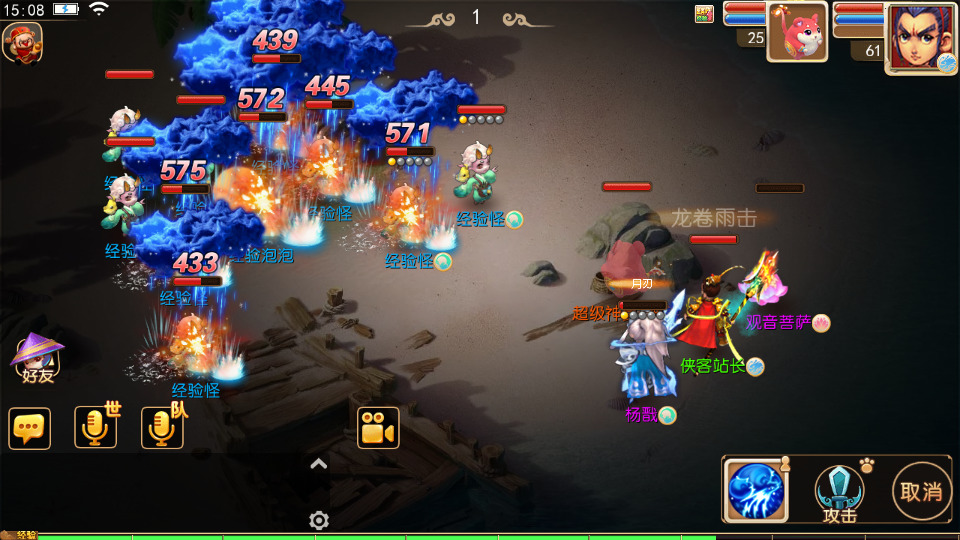
Task: Click the 取消 cancel button
Action: (921, 491)
